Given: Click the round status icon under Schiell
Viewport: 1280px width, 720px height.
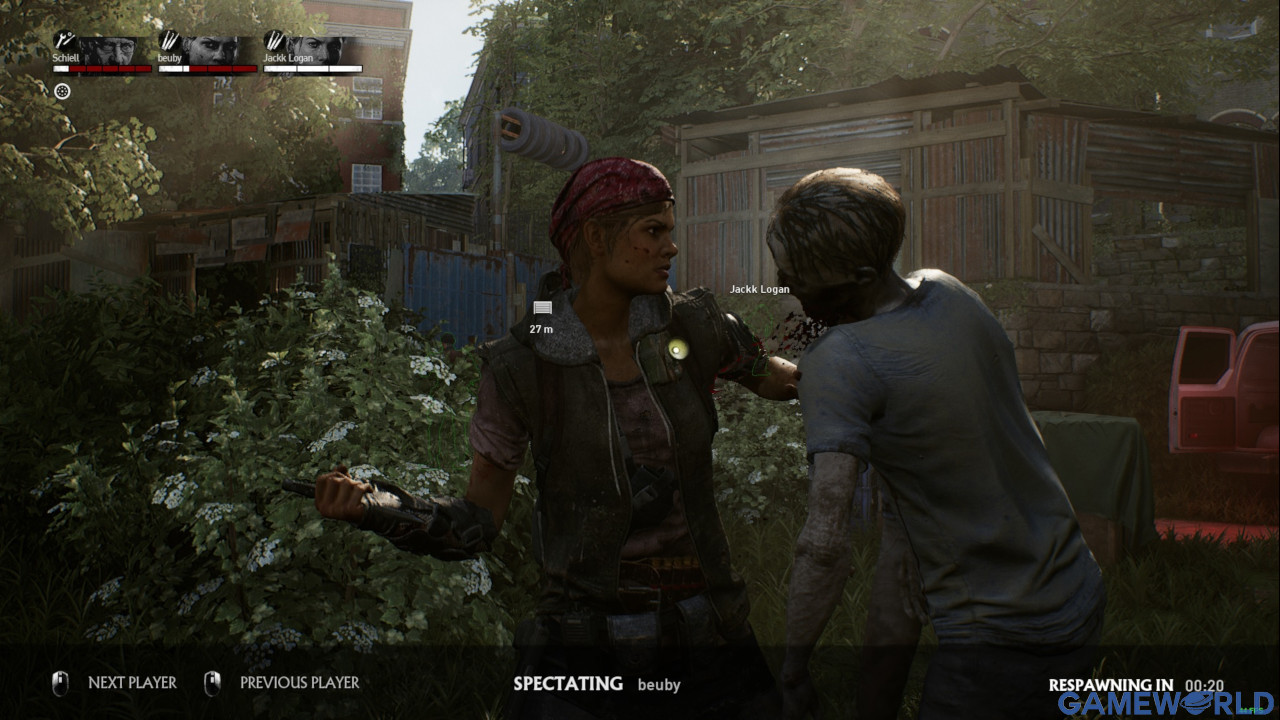Looking at the screenshot, I should click(62, 92).
